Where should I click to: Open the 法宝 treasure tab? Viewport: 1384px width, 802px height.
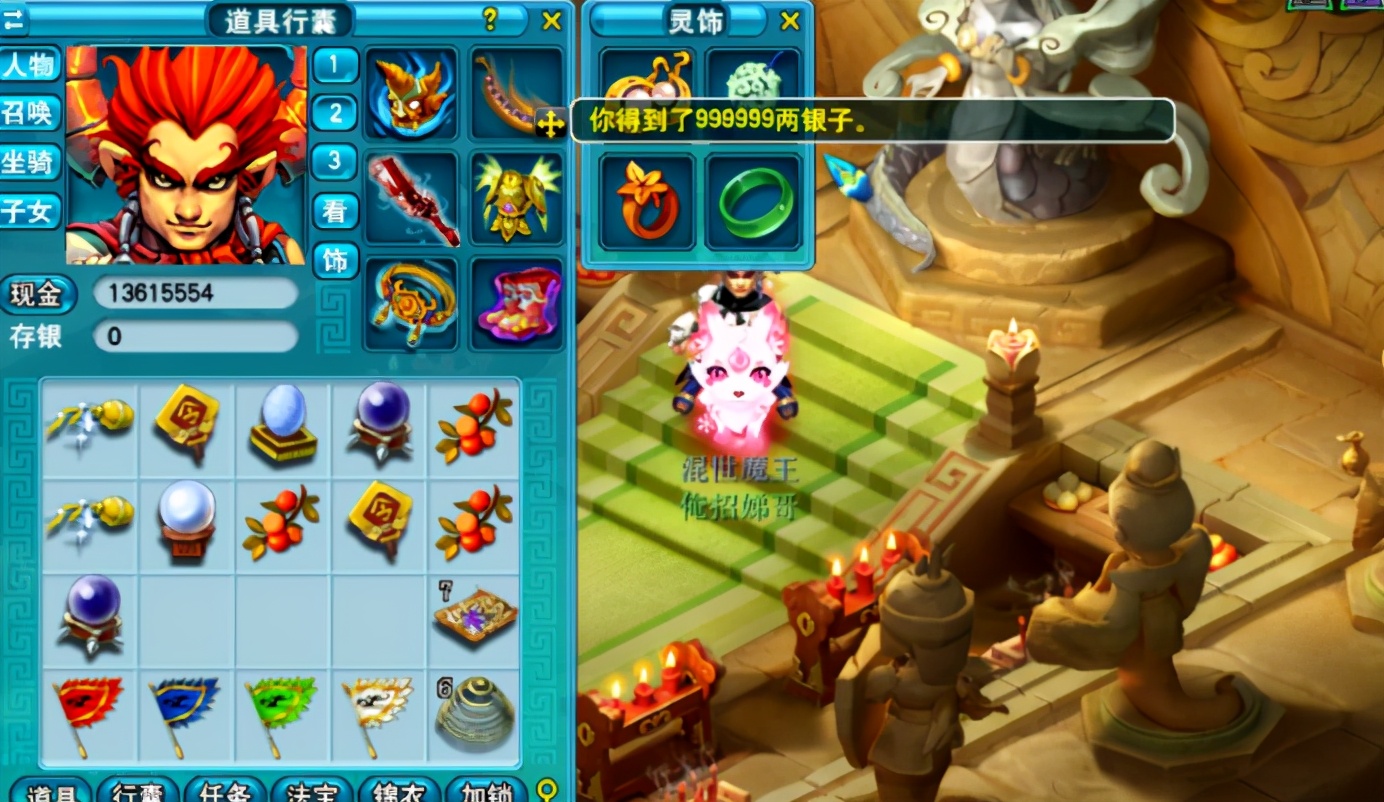coord(312,791)
